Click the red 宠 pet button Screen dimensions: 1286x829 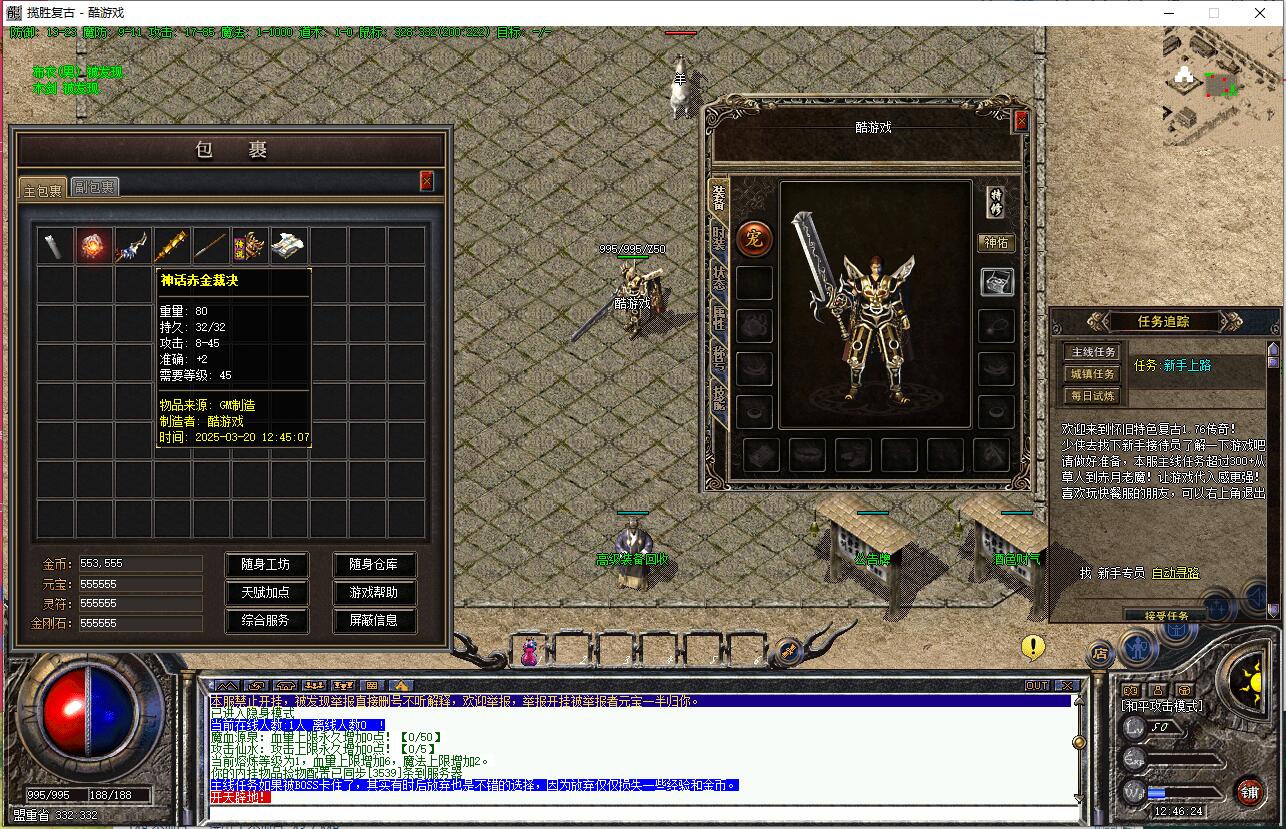pos(754,239)
